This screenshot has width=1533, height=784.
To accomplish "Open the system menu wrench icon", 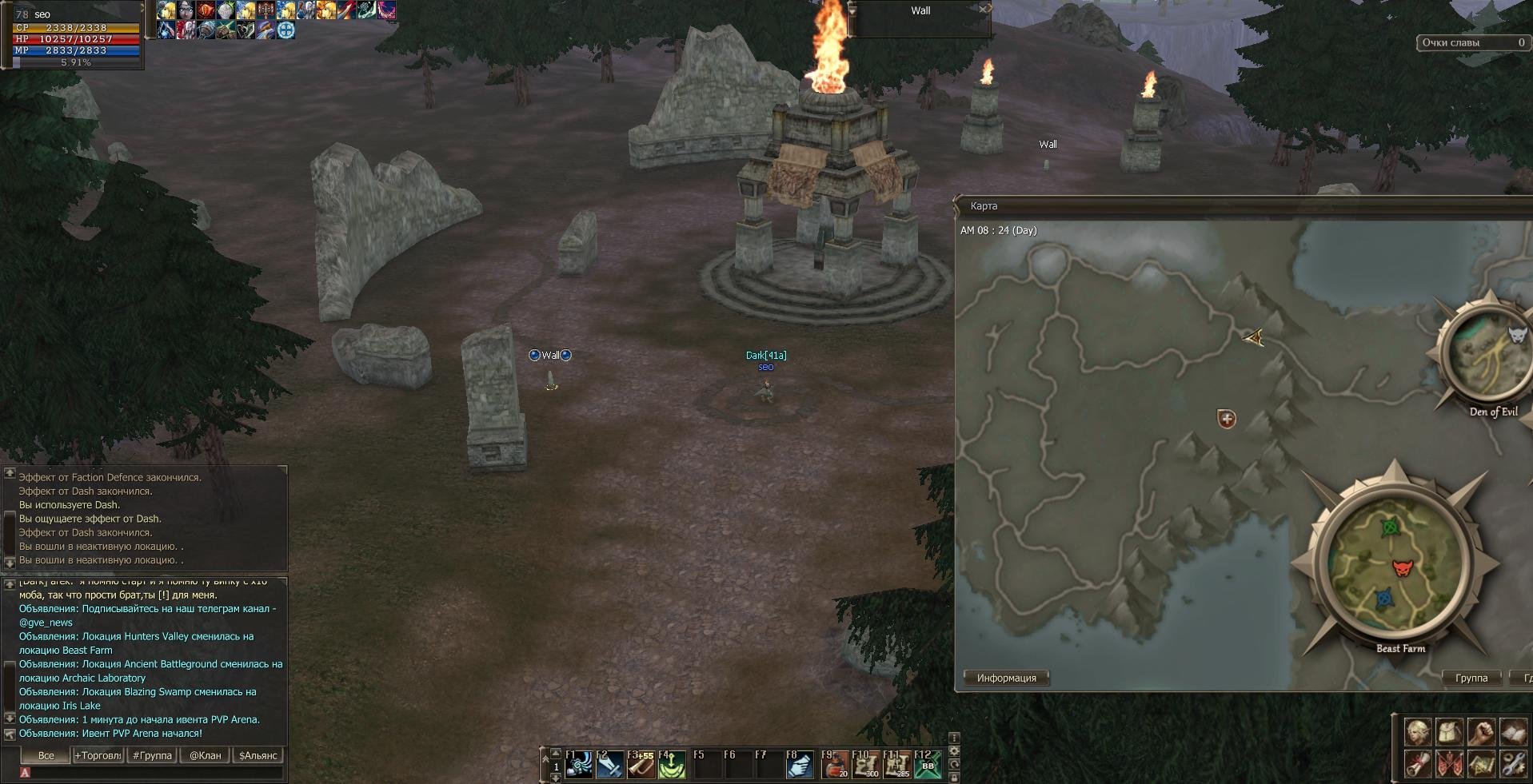I will 1513,764.
